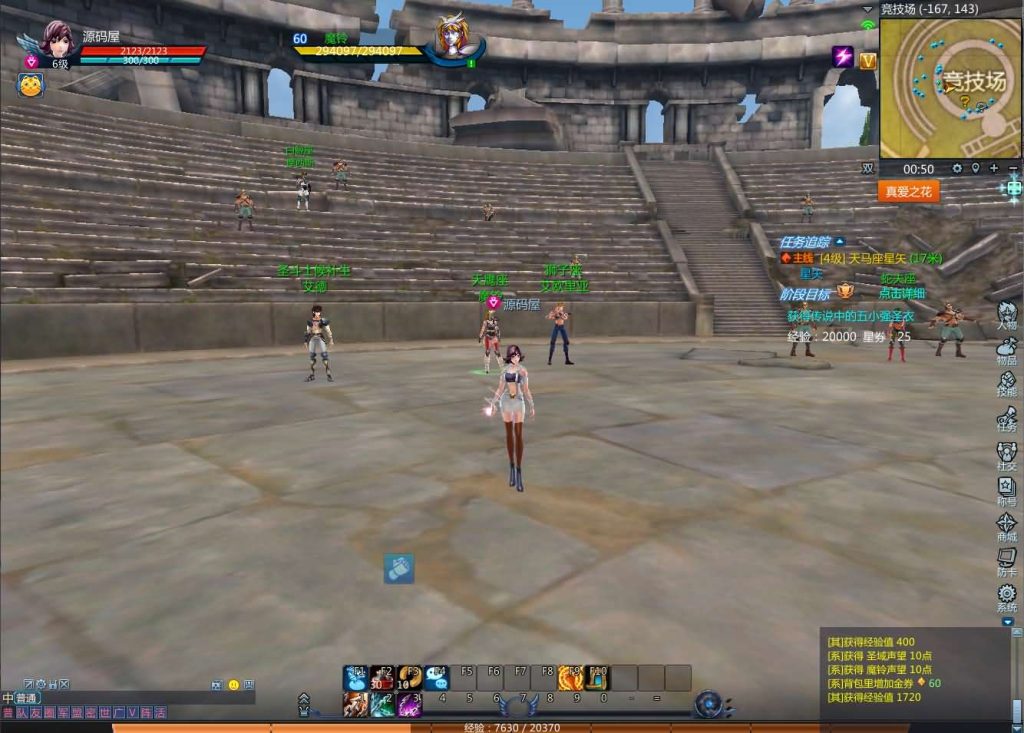Open the yellow smiley emoji picker
Screen dimensions: 1024x733
[233, 685]
